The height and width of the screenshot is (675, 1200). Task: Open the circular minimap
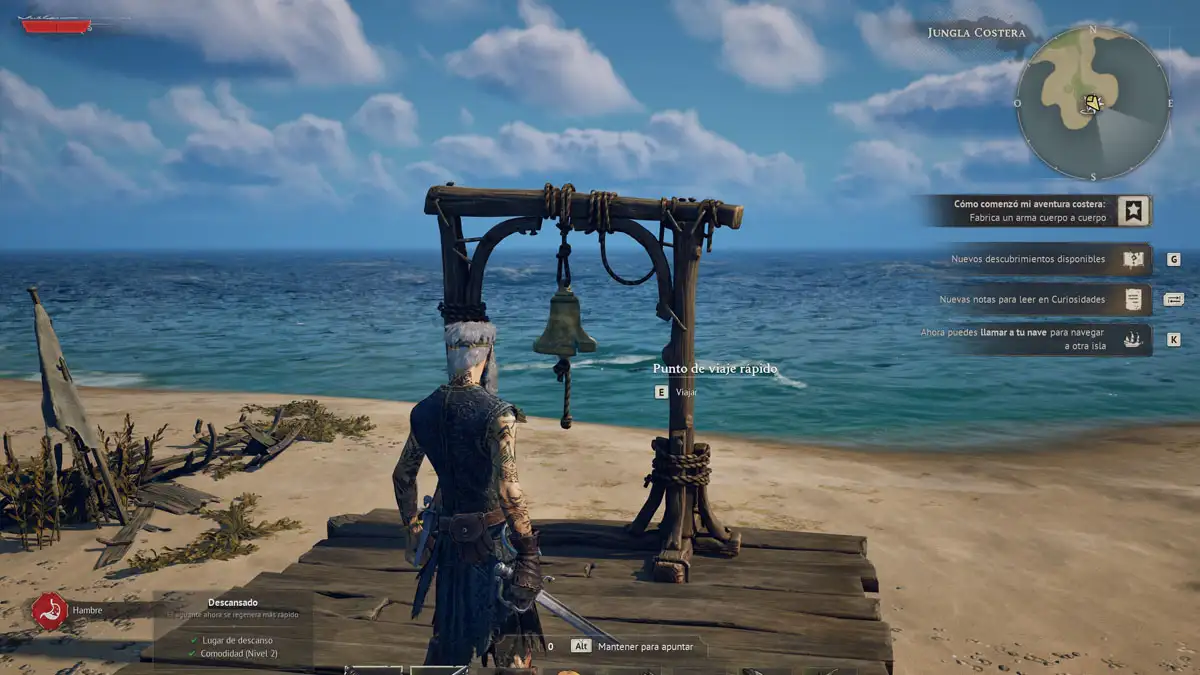pos(1093,103)
